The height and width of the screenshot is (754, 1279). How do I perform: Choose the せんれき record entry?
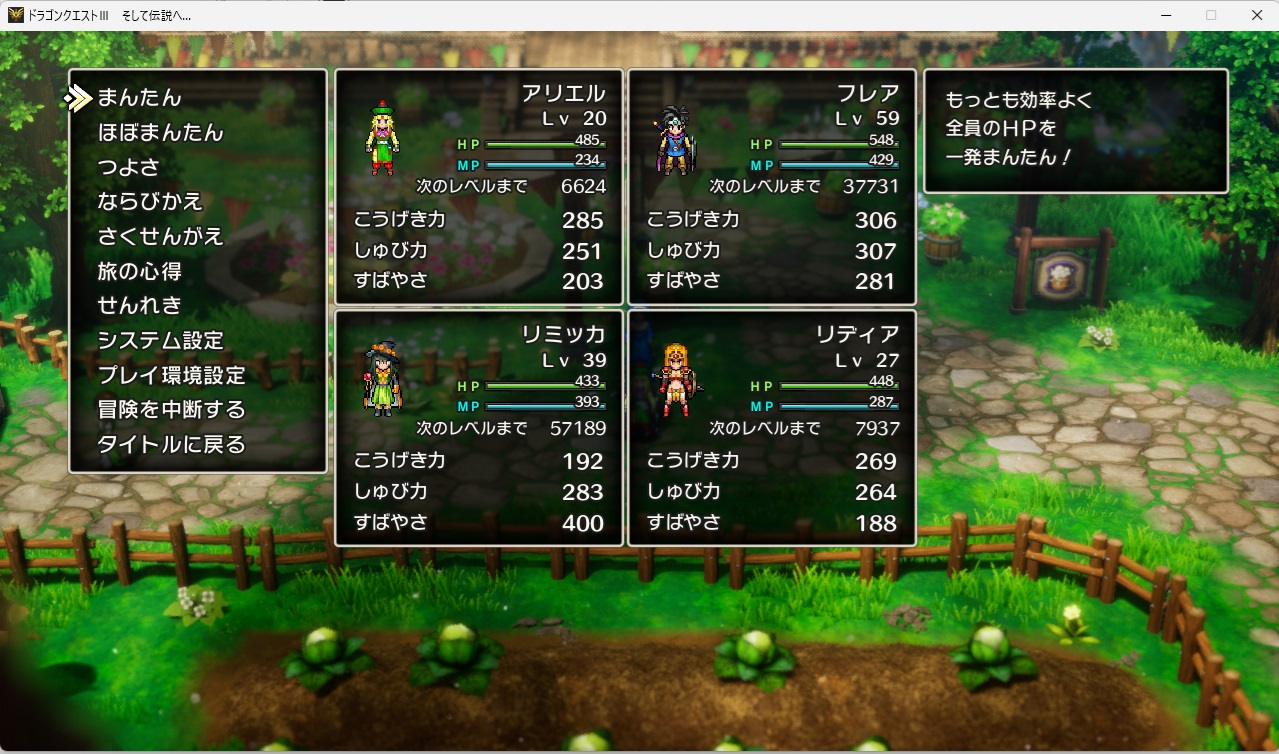point(139,305)
